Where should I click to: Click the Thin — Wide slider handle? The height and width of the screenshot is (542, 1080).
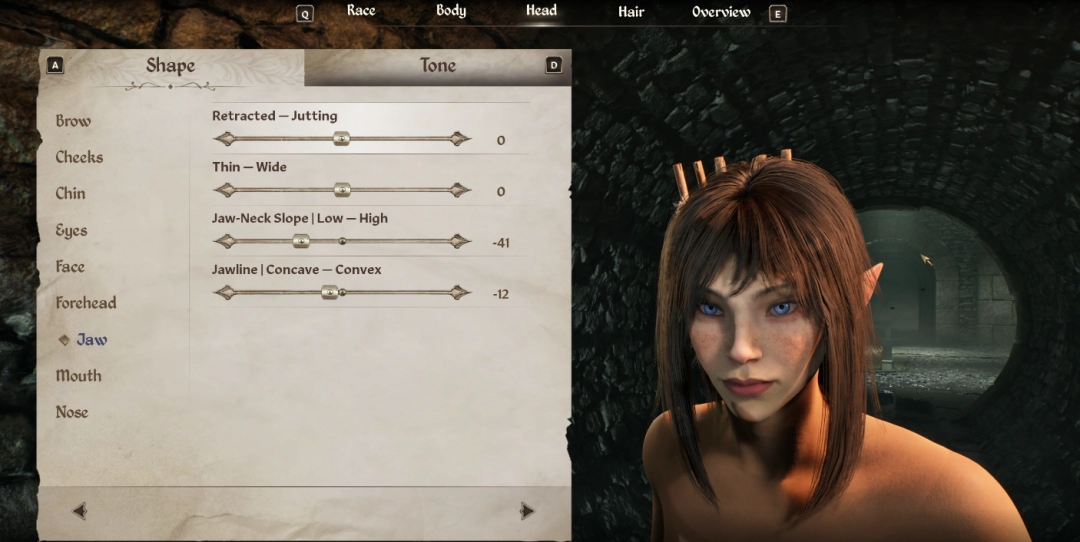tap(341, 190)
